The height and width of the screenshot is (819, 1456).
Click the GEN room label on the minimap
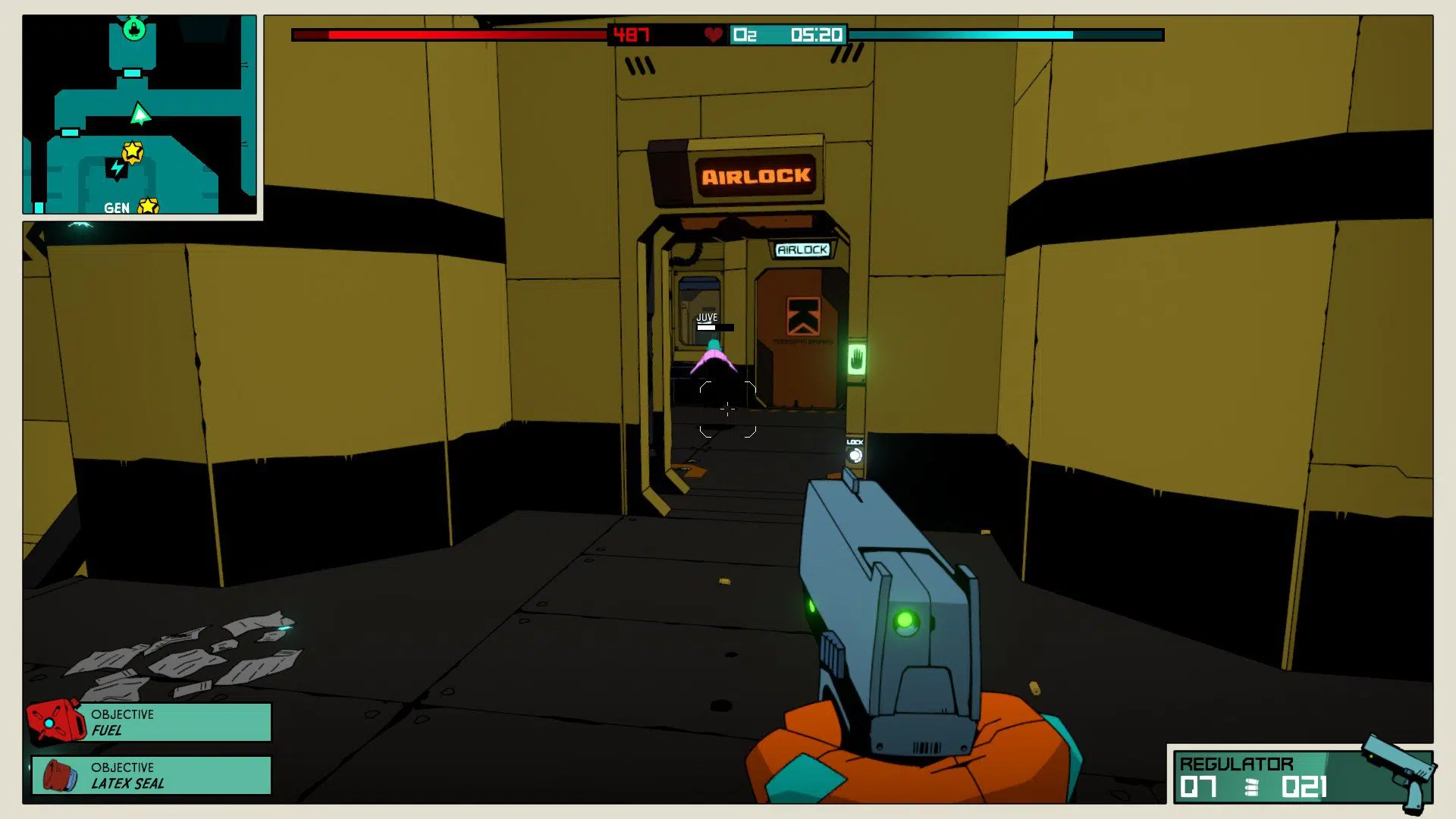coord(115,208)
